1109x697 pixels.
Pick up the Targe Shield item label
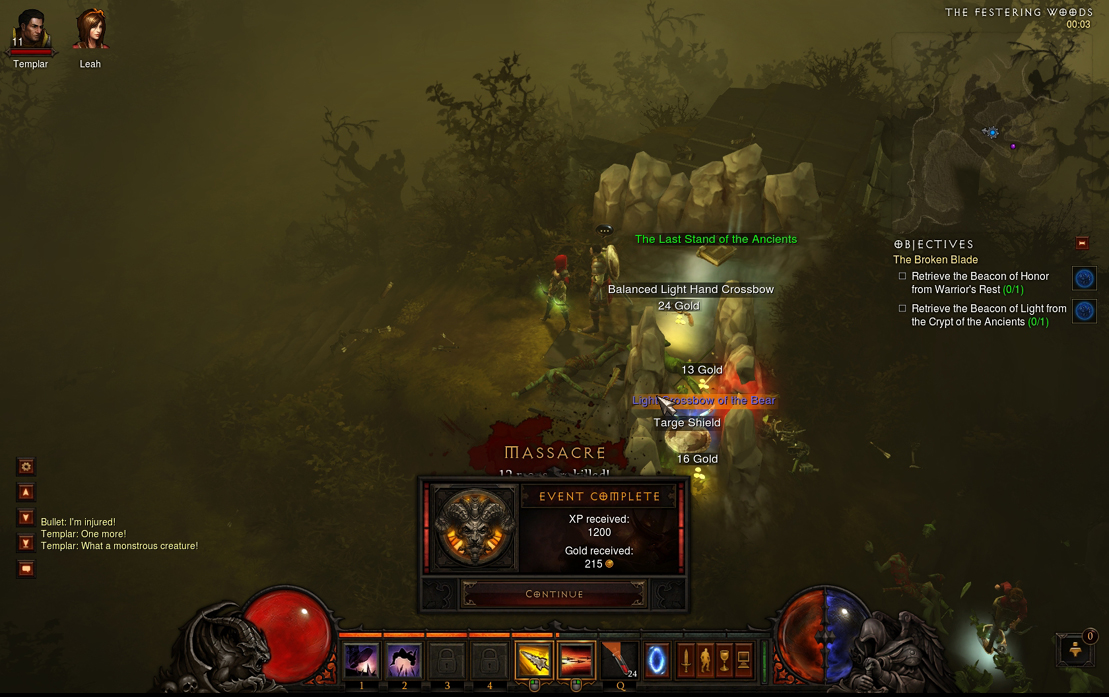(687, 423)
